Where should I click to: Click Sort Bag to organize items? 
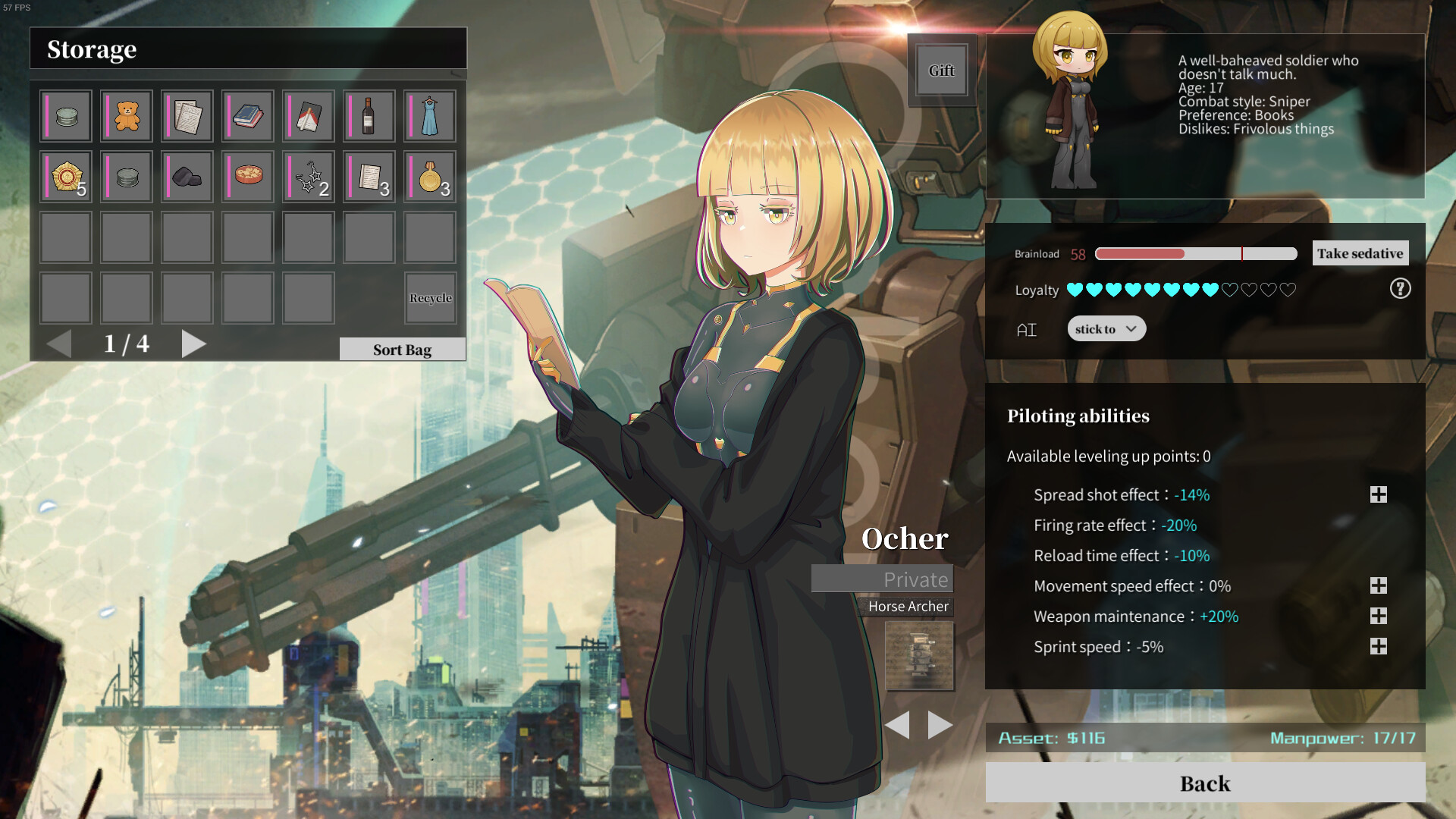402,349
